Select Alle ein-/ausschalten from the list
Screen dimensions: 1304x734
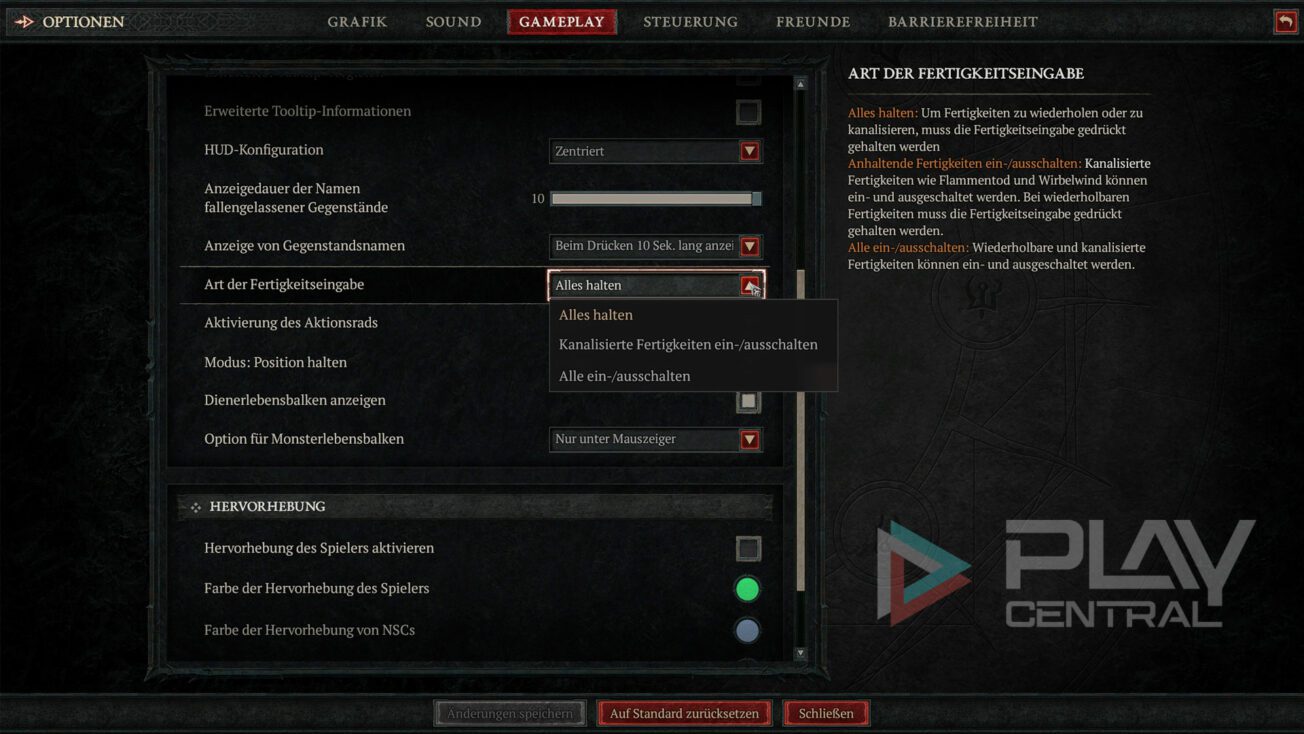(624, 376)
